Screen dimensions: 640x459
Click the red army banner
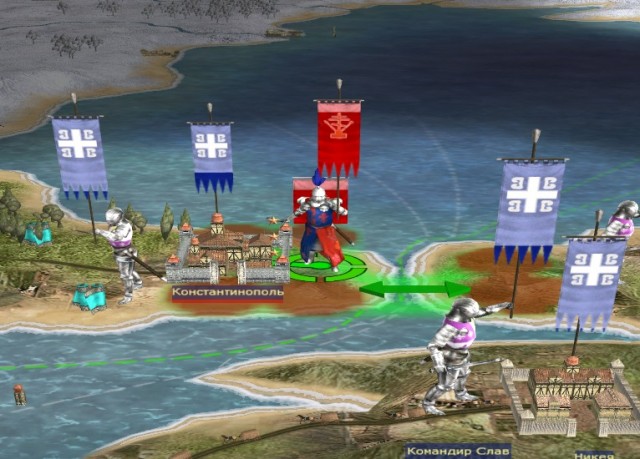[338, 138]
